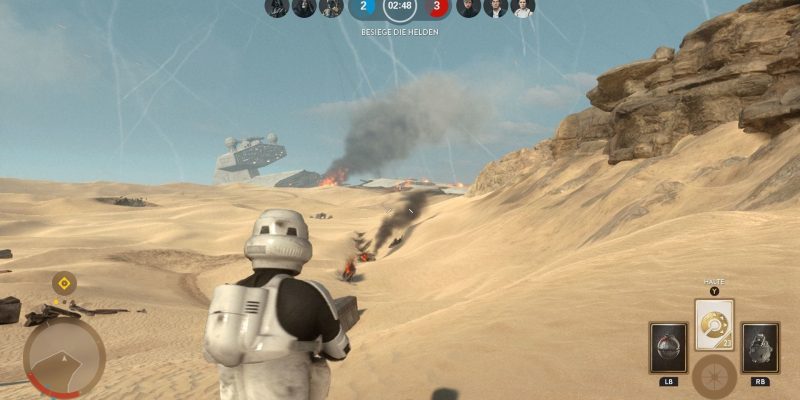
Task: Select the Boba Fett hero portrait
Action: pyautogui.click(x=331, y=8)
